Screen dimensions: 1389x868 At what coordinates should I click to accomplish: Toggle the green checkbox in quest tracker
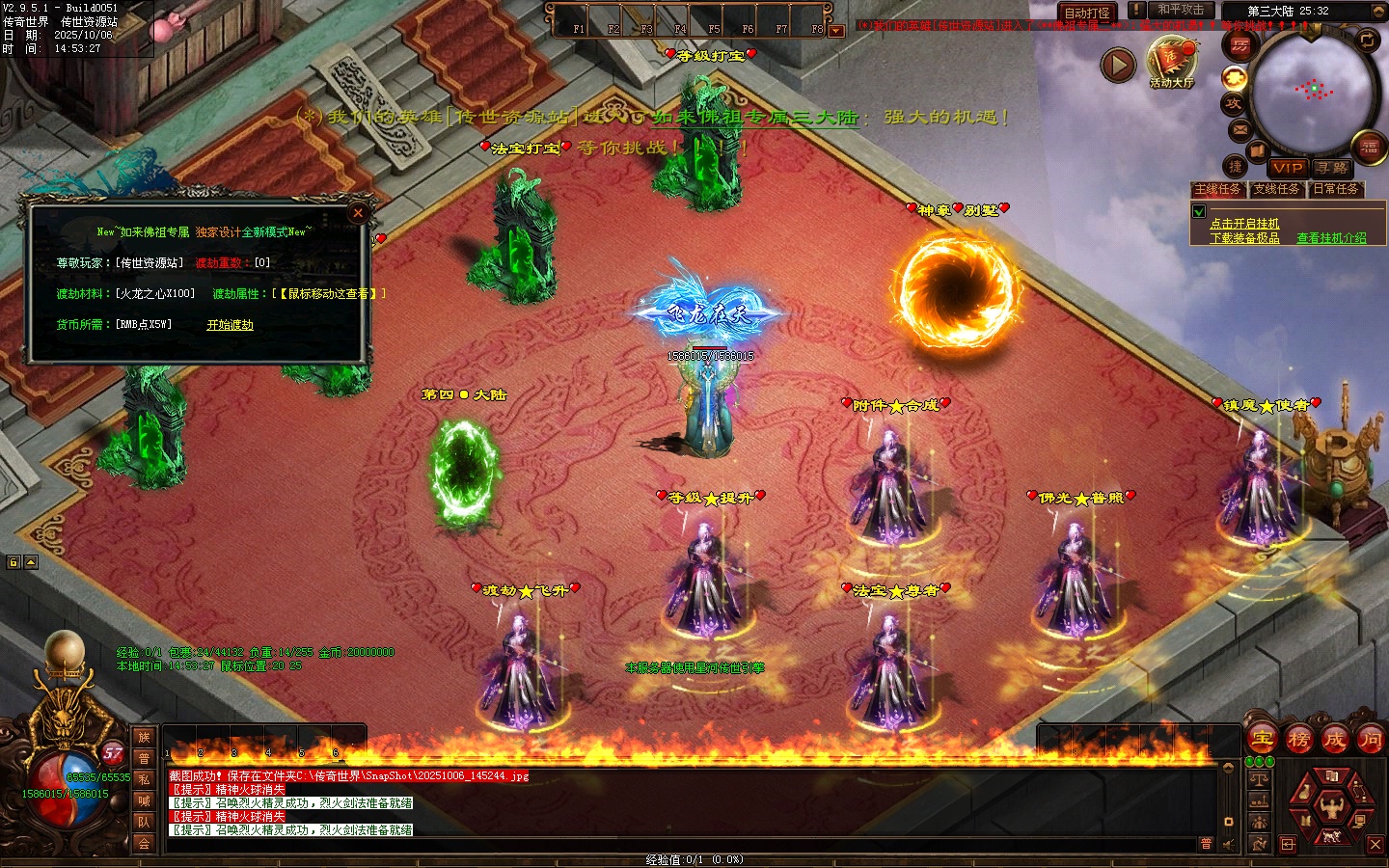tap(1199, 211)
